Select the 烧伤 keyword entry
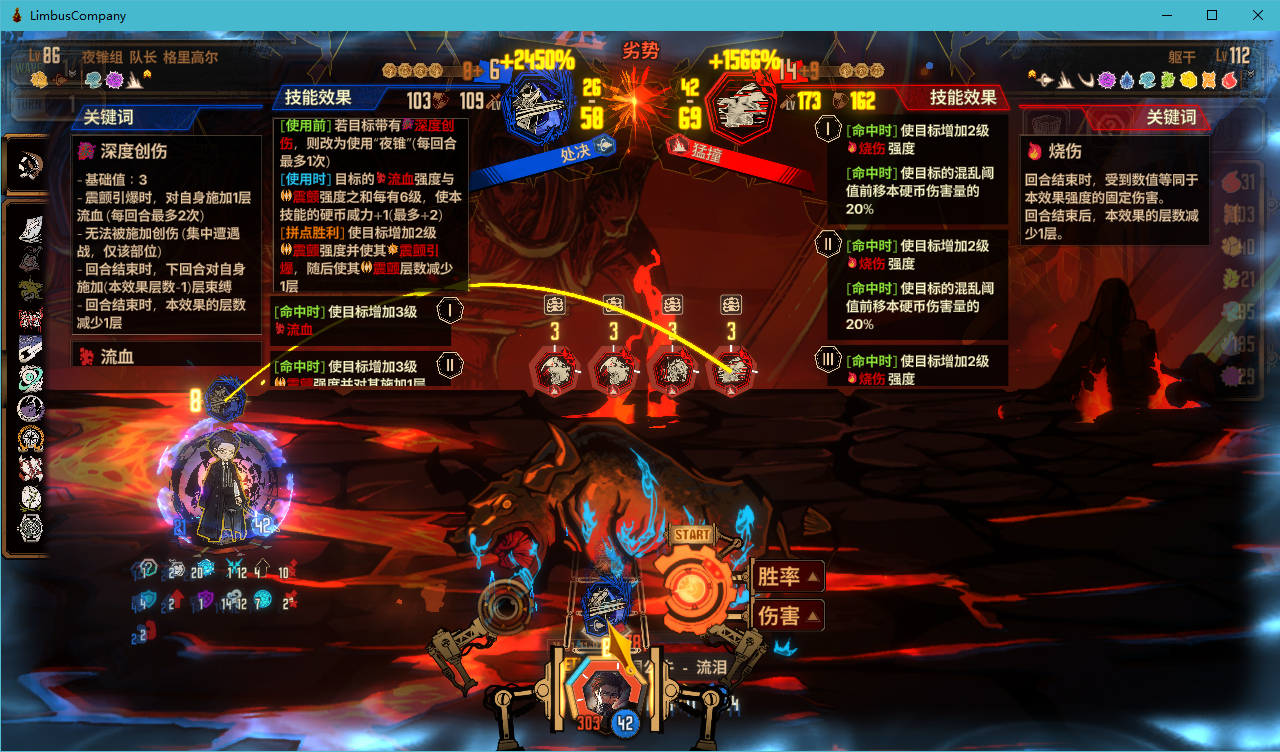The image size is (1280, 752). (x=1064, y=152)
